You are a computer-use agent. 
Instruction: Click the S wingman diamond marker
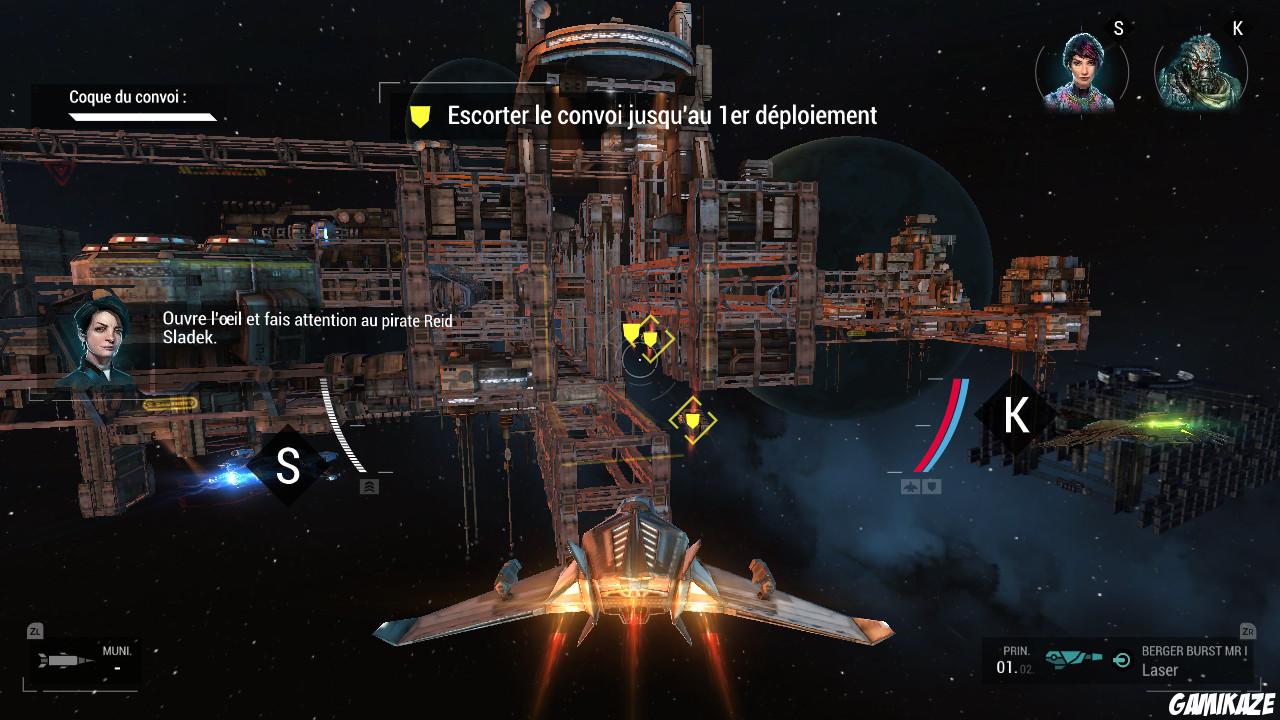[288, 466]
